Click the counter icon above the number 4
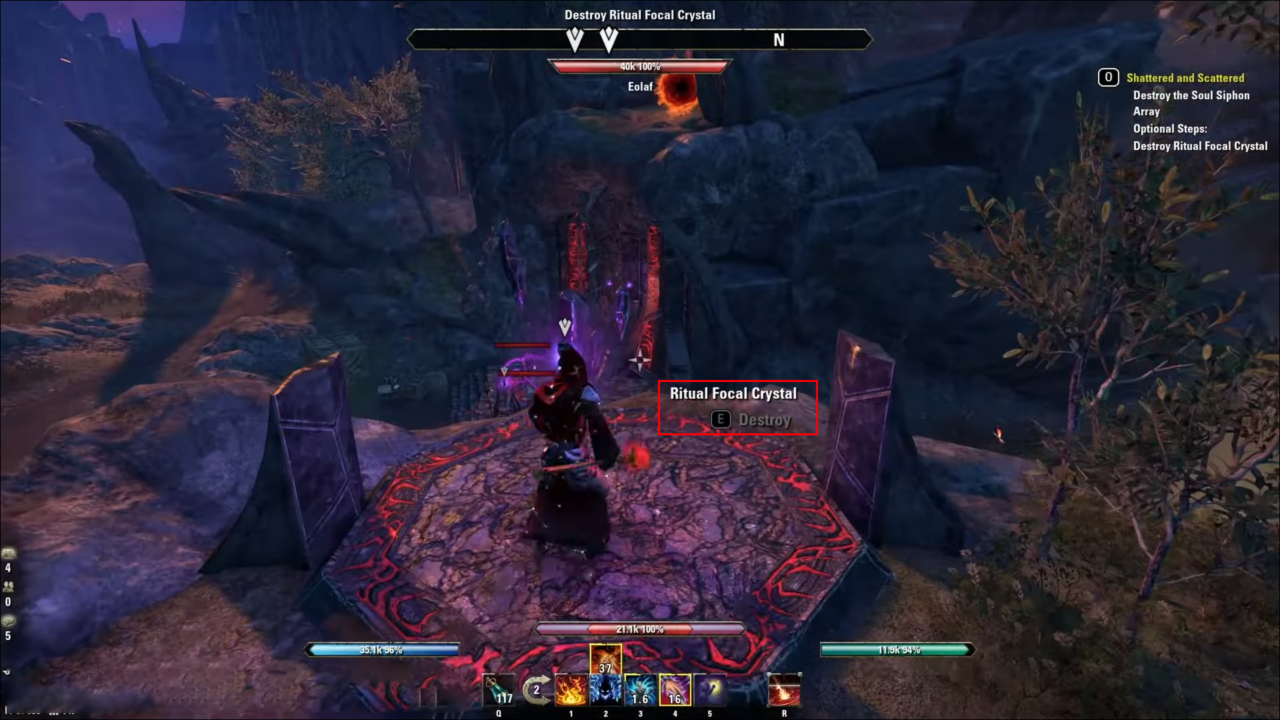Screen dimensions: 1280x720 tap(8, 553)
